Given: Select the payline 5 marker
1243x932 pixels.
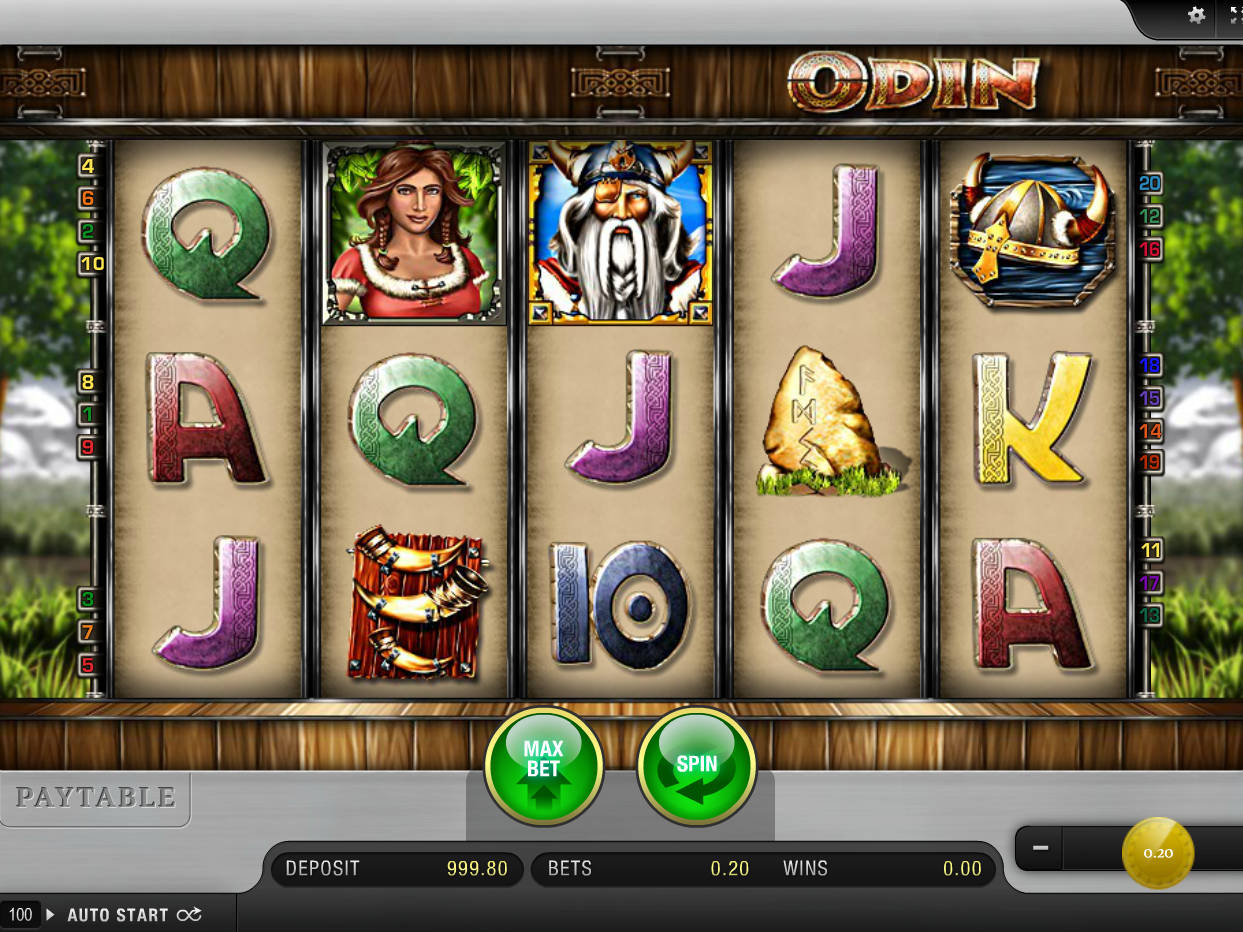Looking at the screenshot, I should point(88,664).
